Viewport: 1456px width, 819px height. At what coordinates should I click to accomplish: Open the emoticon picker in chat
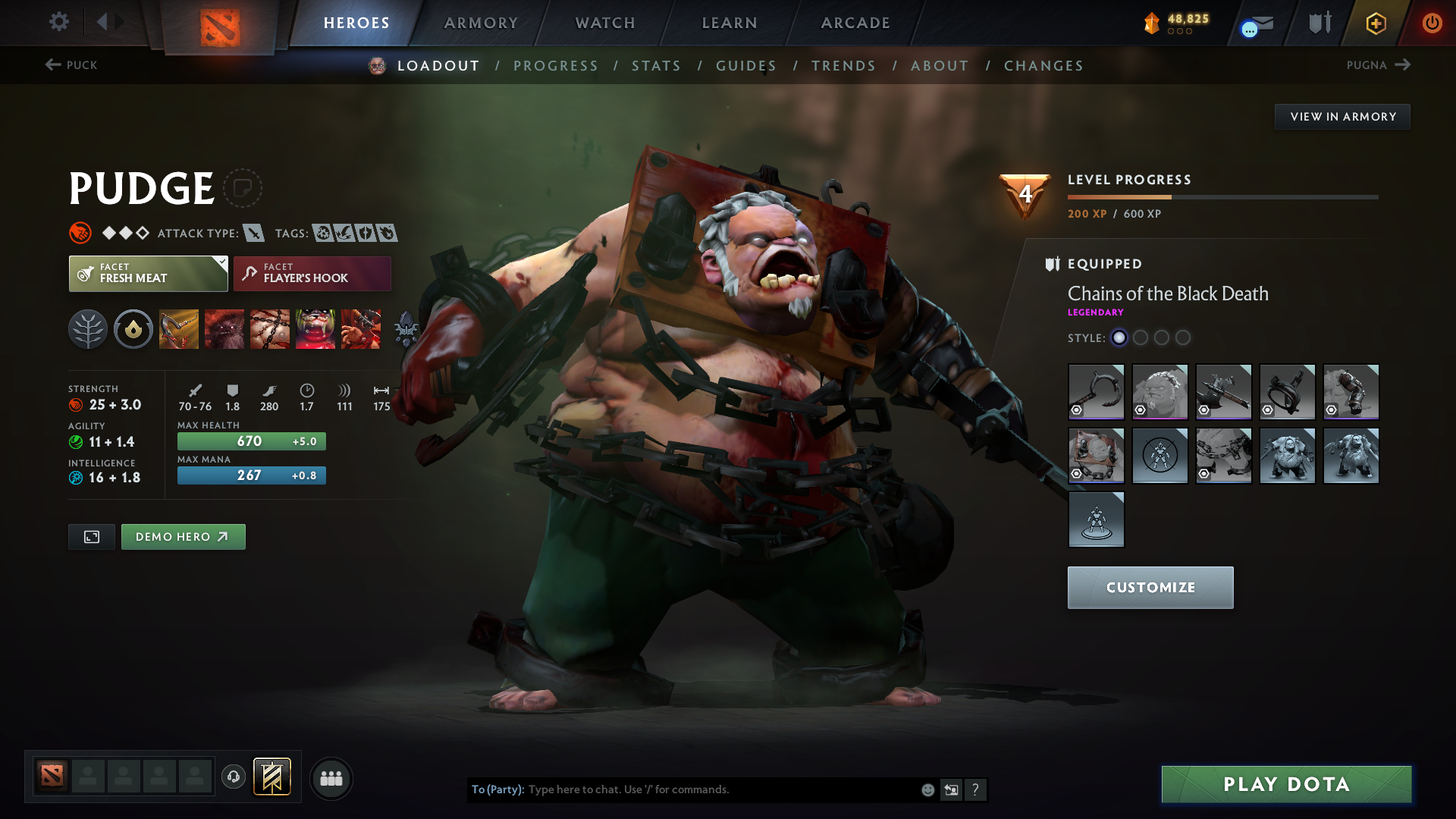927,789
